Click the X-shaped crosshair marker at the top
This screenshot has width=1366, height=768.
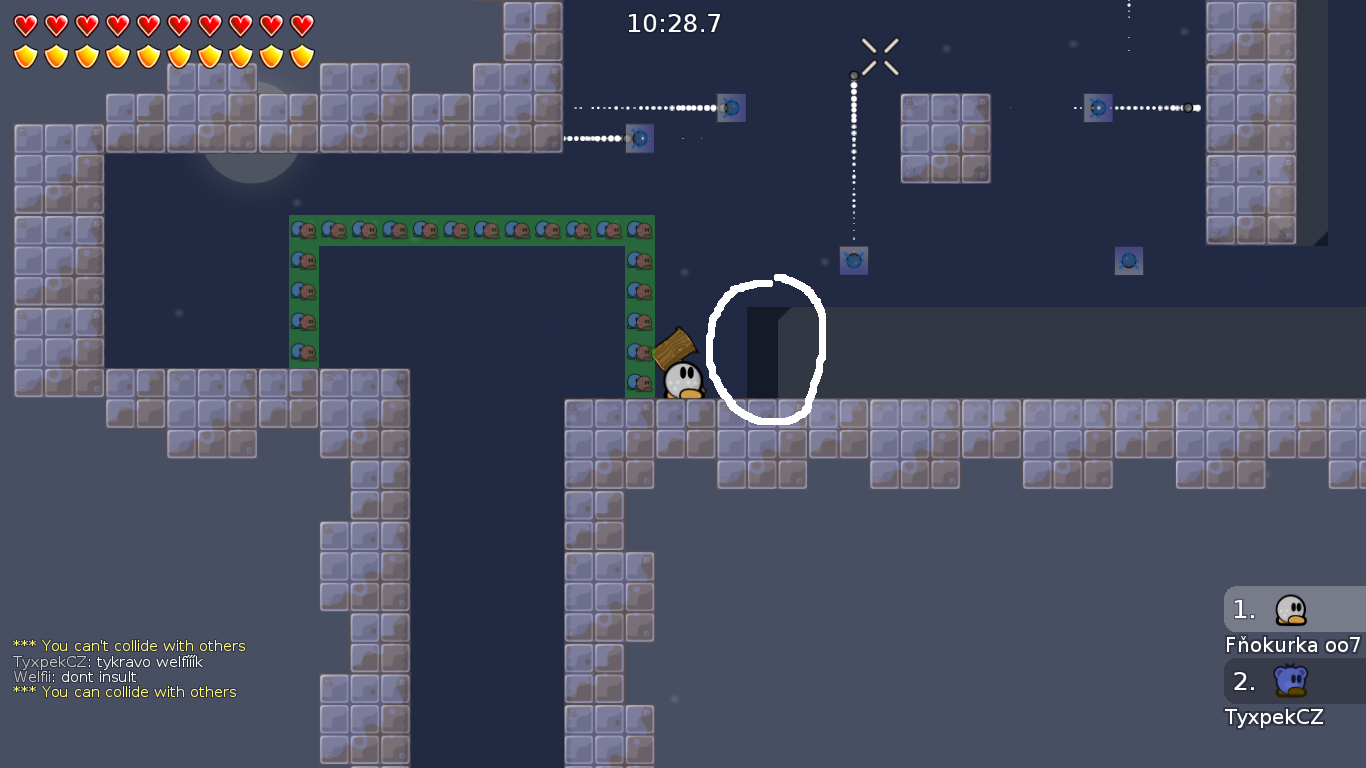pyautogui.click(x=878, y=56)
